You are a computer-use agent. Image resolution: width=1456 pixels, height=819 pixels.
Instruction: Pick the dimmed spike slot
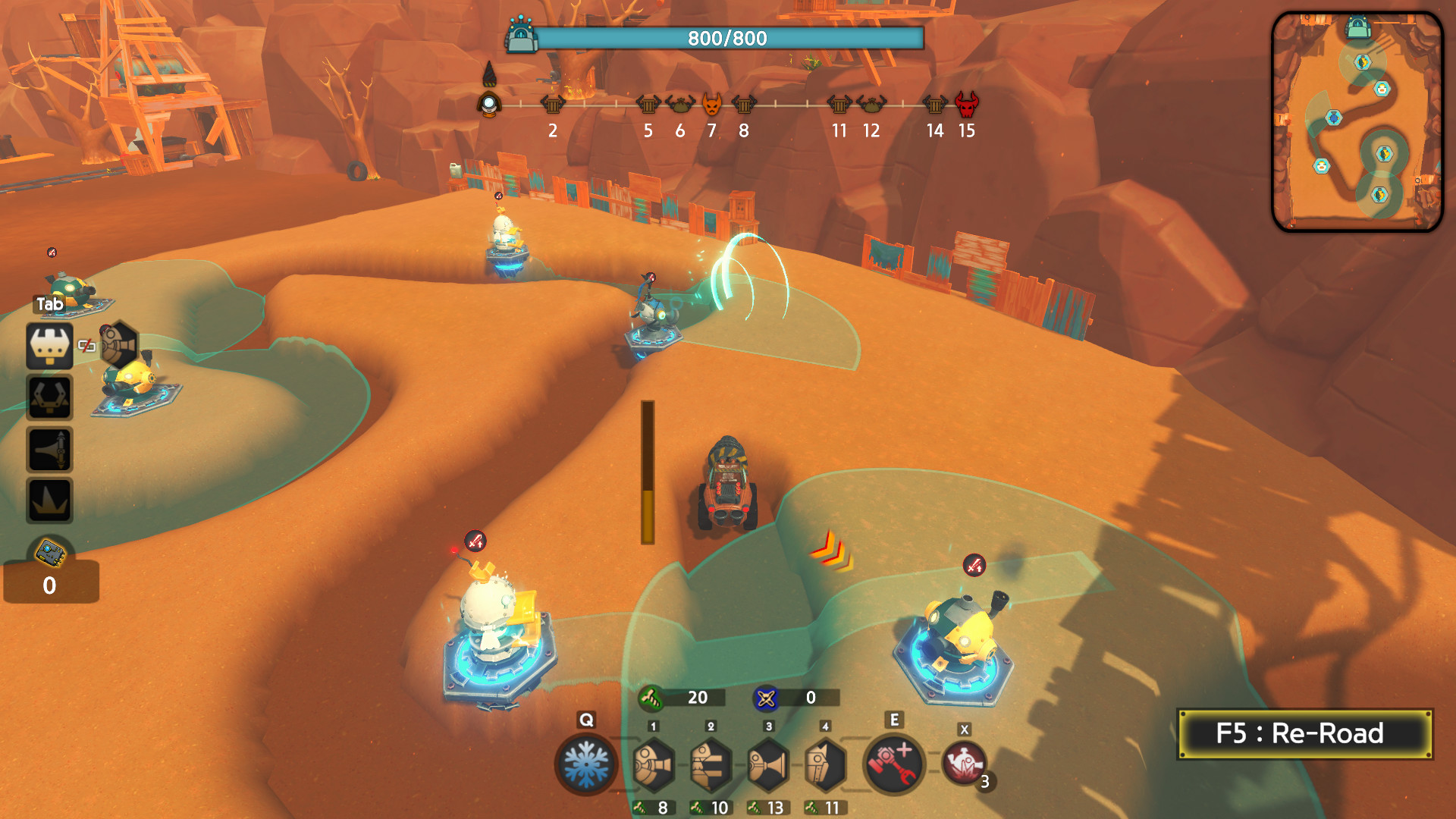point(50,500)
